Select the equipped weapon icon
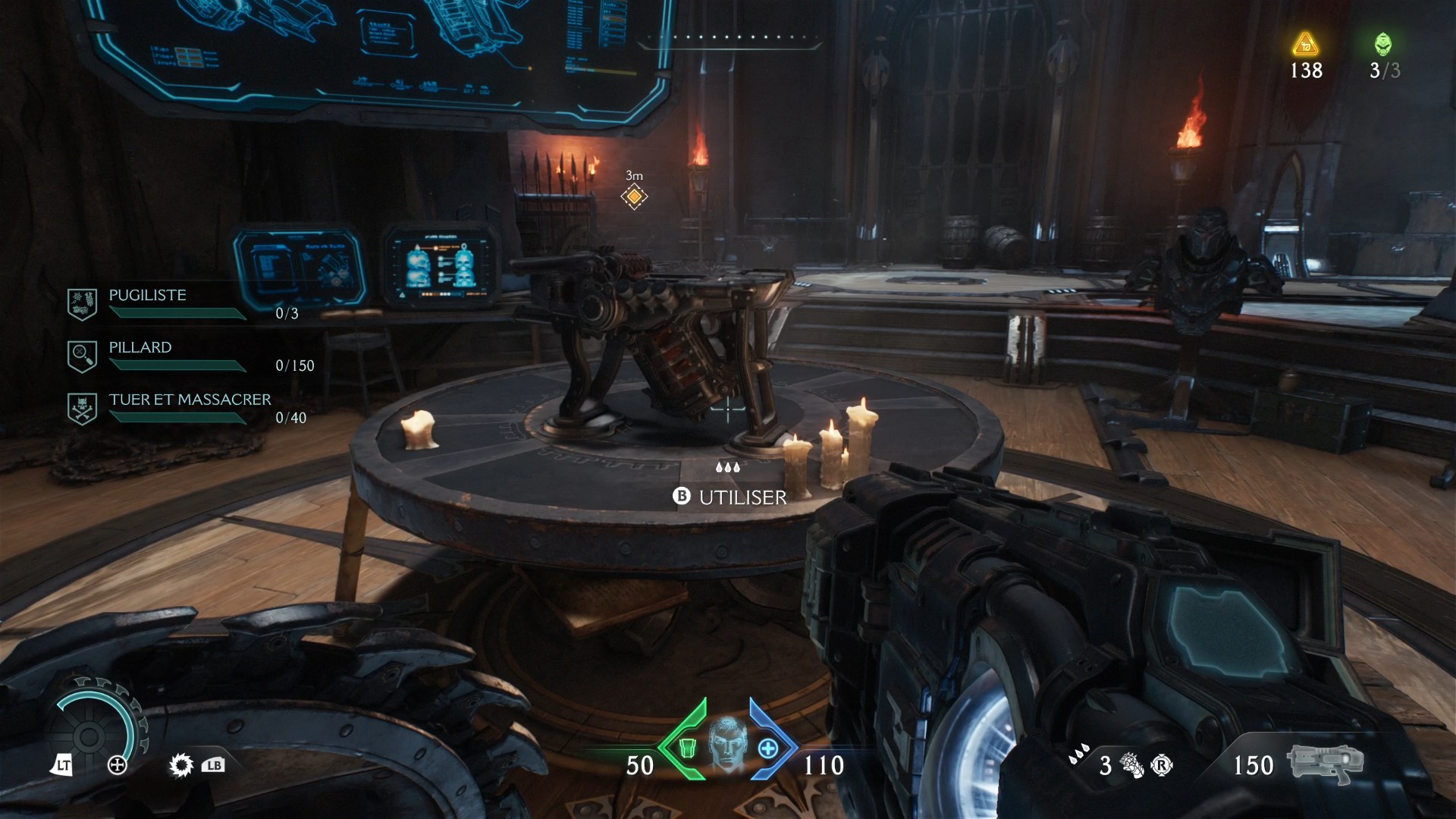 1325,762
